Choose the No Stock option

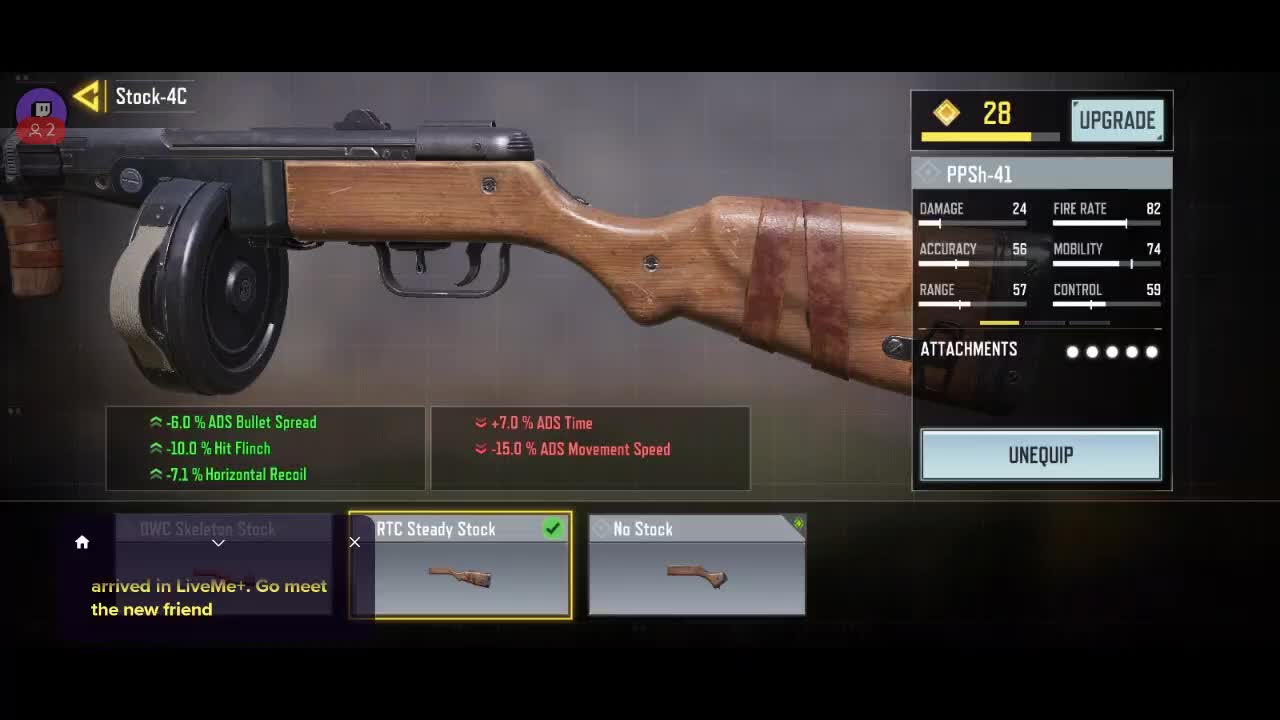tap(696, 566)
